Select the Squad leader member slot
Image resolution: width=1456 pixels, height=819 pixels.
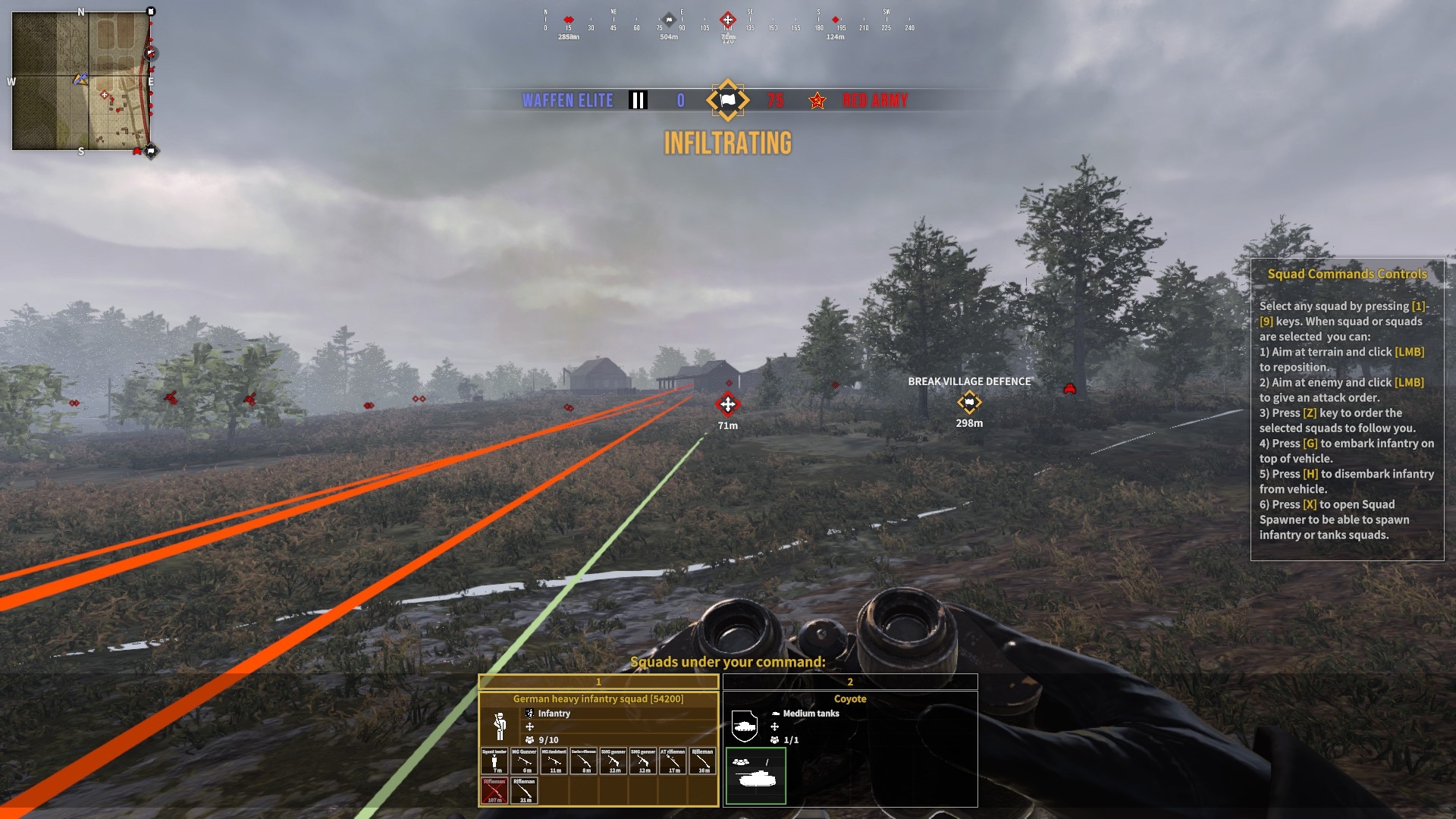point(494,761)
